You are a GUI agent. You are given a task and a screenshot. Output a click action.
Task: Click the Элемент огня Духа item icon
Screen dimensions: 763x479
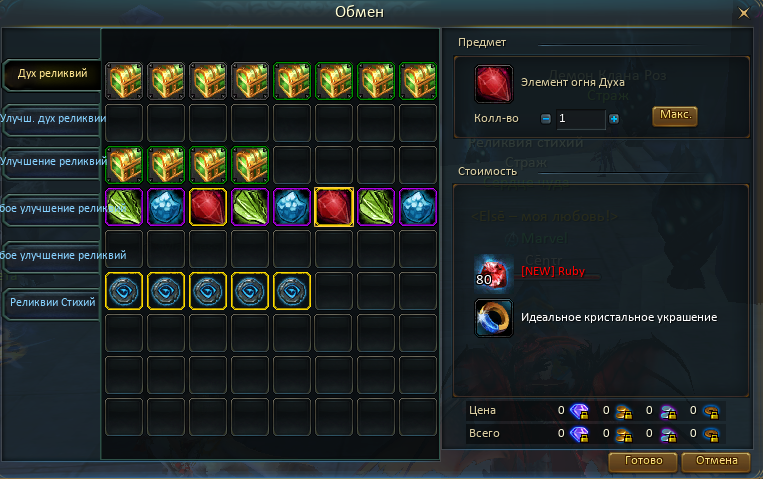pos(494,84)
